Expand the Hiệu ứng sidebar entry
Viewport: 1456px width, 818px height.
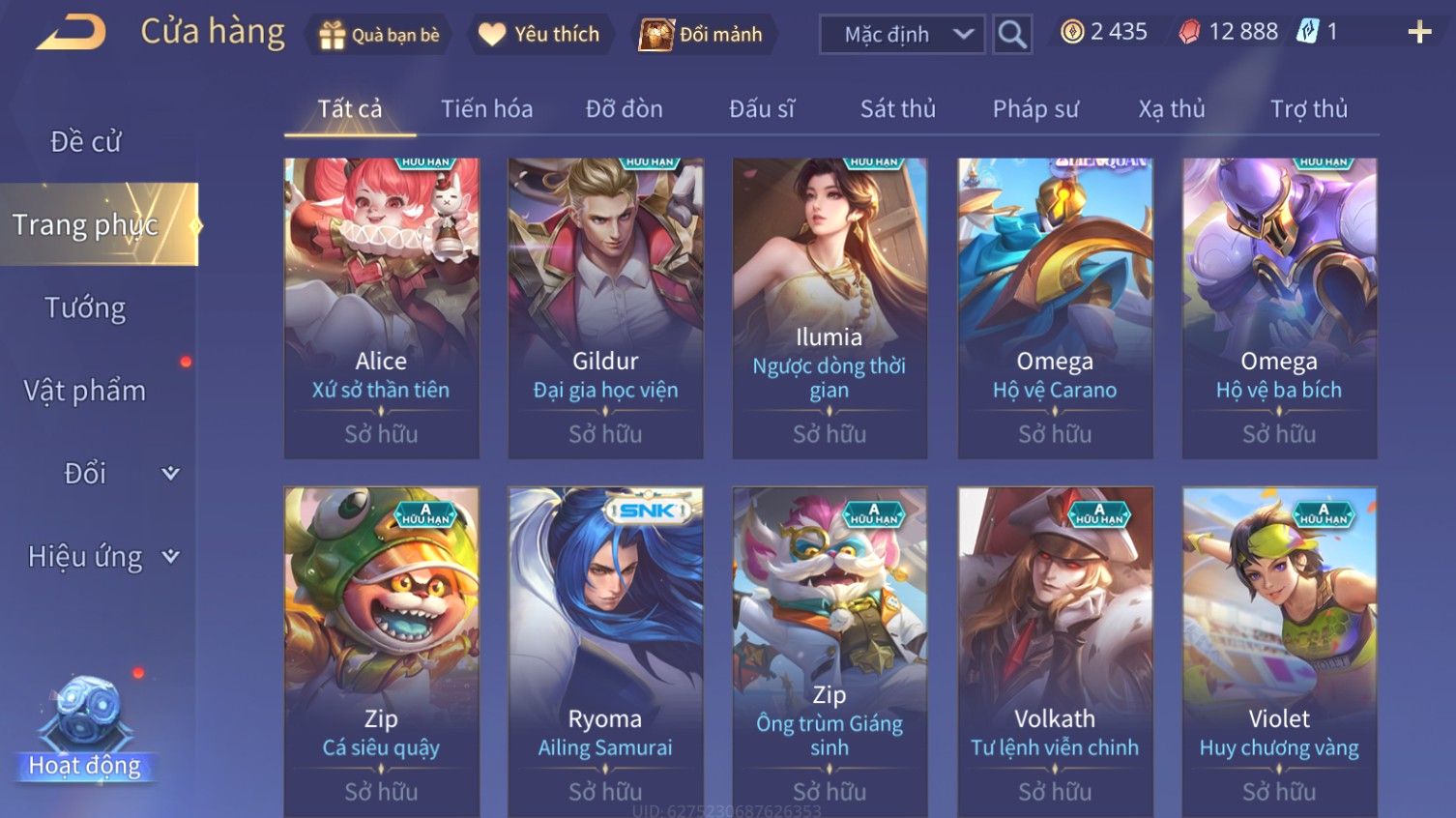102,557
